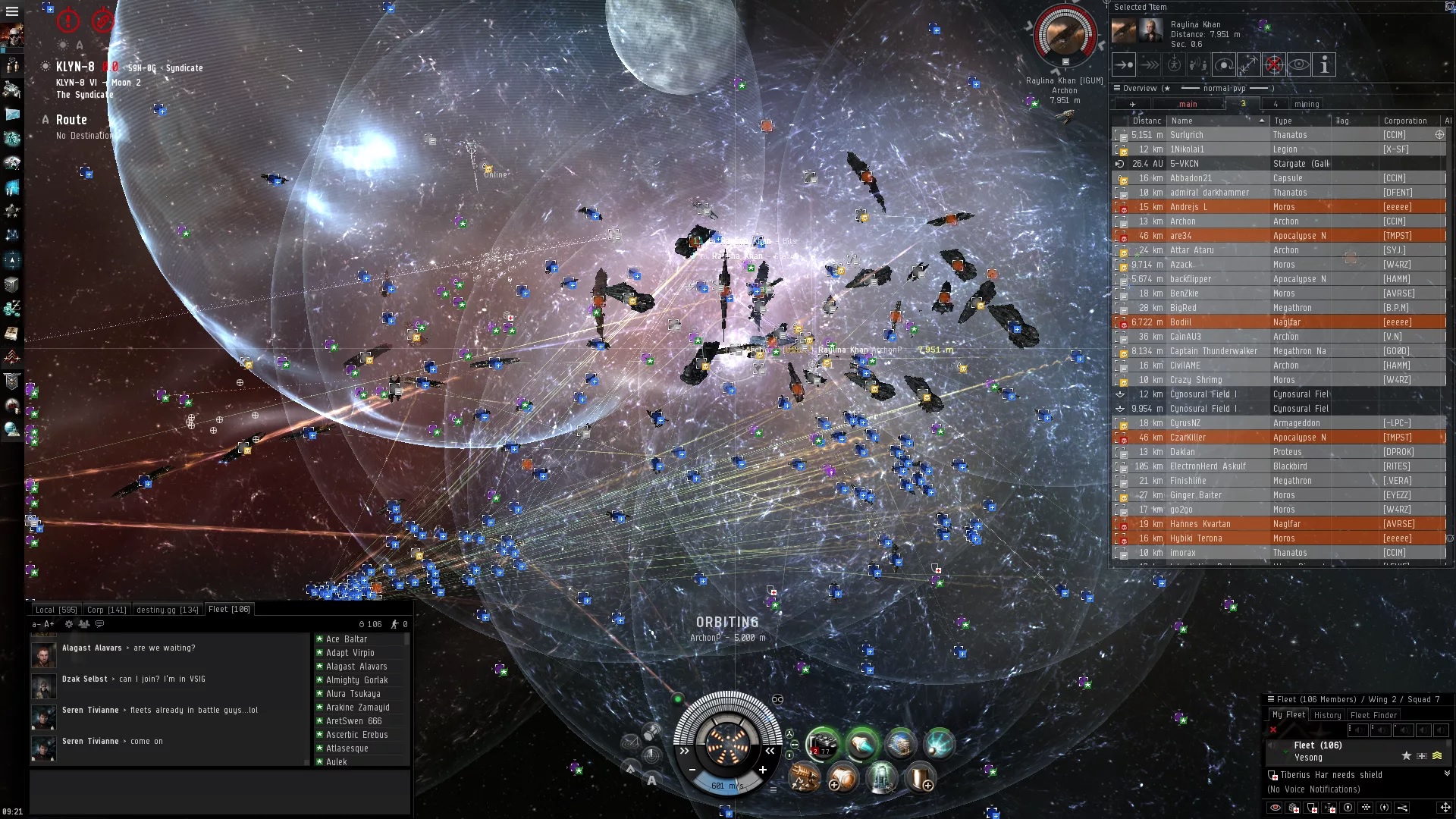
Task: Select the main overview tab
Action: [x=1188, y=104]
